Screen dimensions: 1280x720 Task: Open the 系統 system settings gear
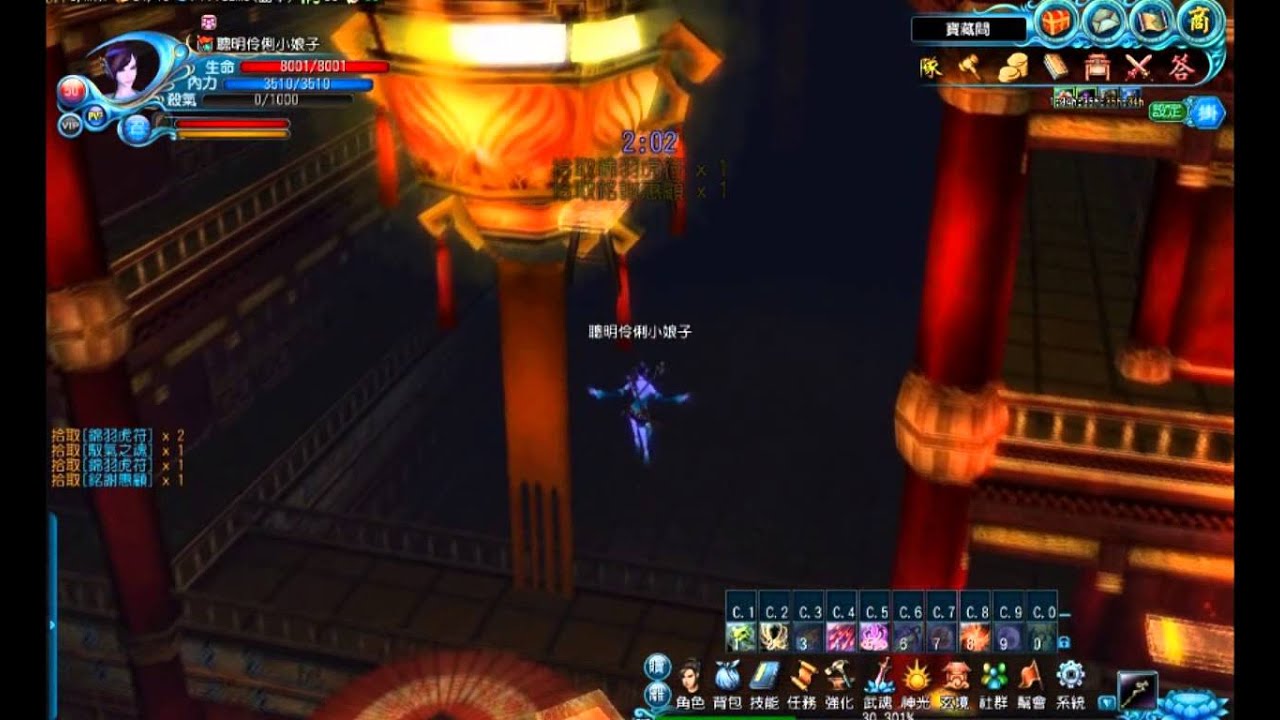1070,680
